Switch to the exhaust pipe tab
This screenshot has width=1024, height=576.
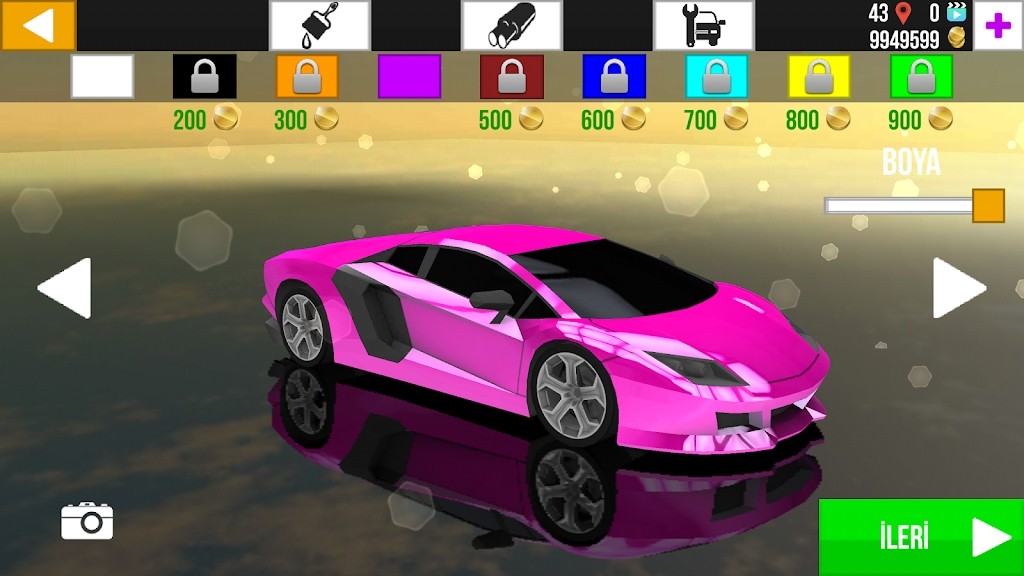pyautogui.click(x=511, y=25)
